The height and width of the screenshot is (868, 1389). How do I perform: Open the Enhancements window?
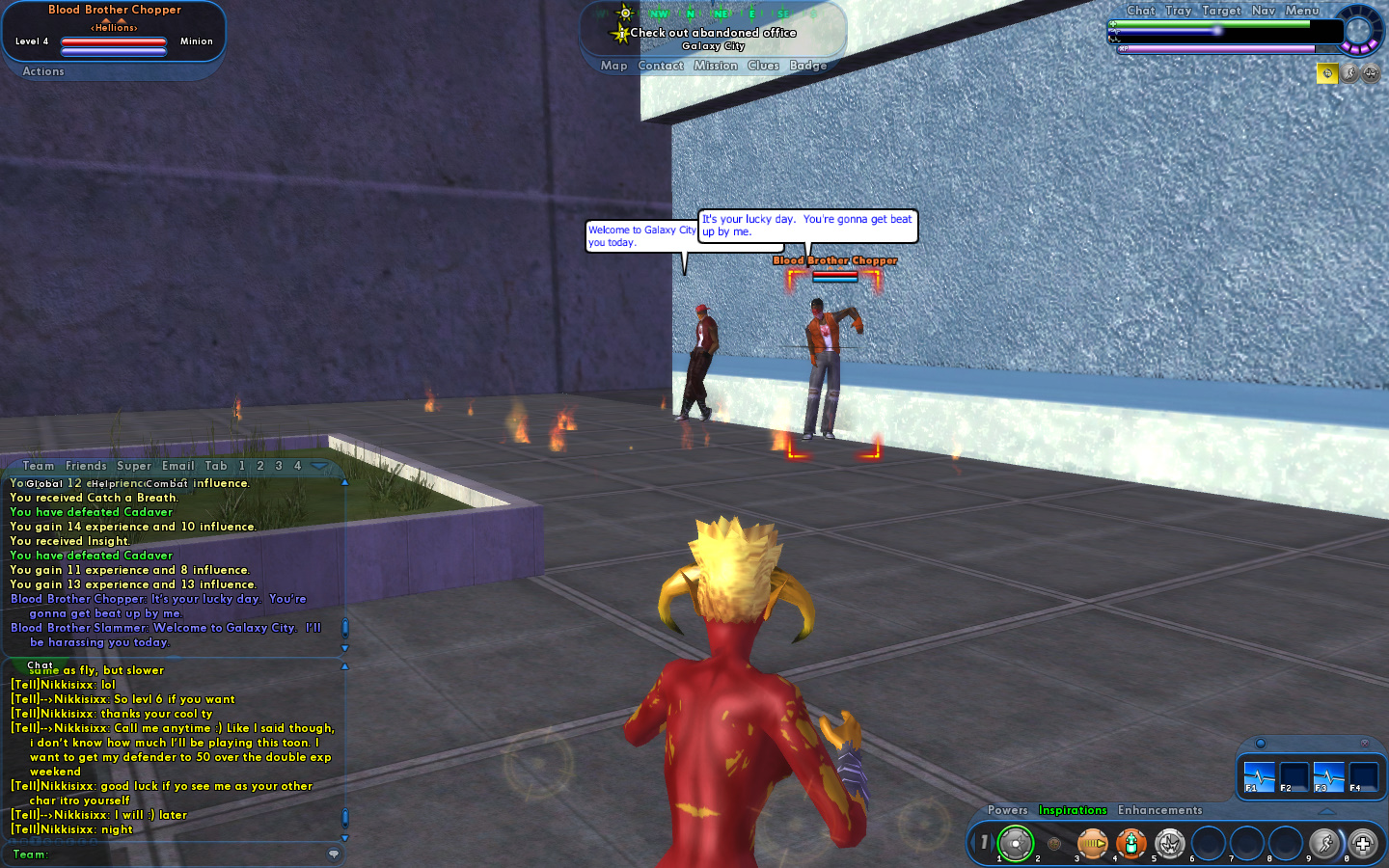[1159, 810]
